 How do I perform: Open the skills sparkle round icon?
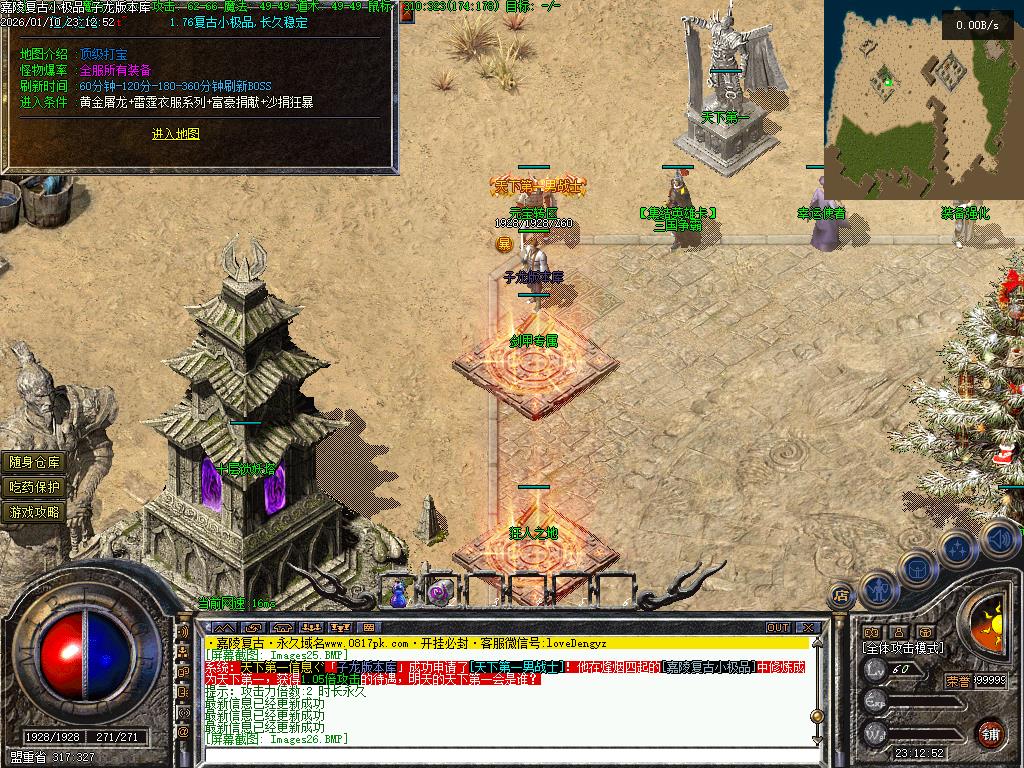pyautogui.click(x=958, y=548)
